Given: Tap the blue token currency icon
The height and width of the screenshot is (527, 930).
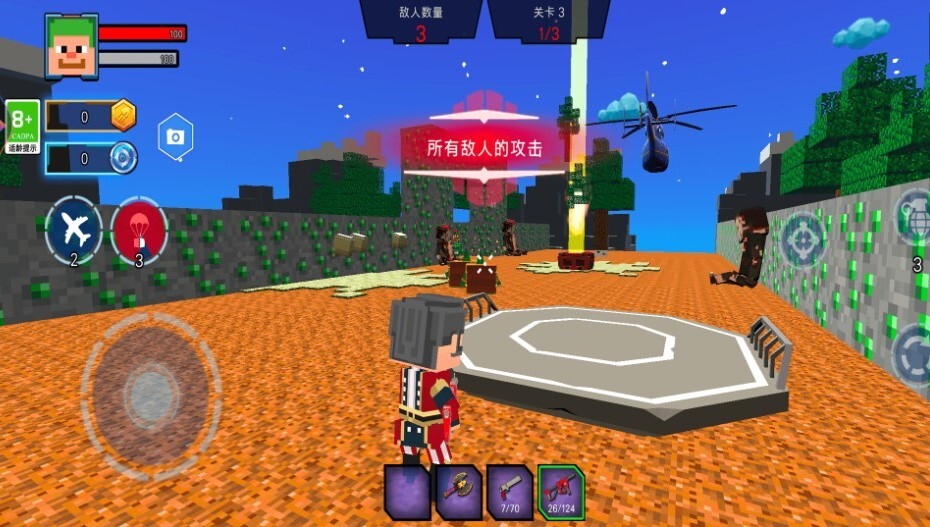Looking at the screenshot, I should pyautogui.click(x=122, y=157).
